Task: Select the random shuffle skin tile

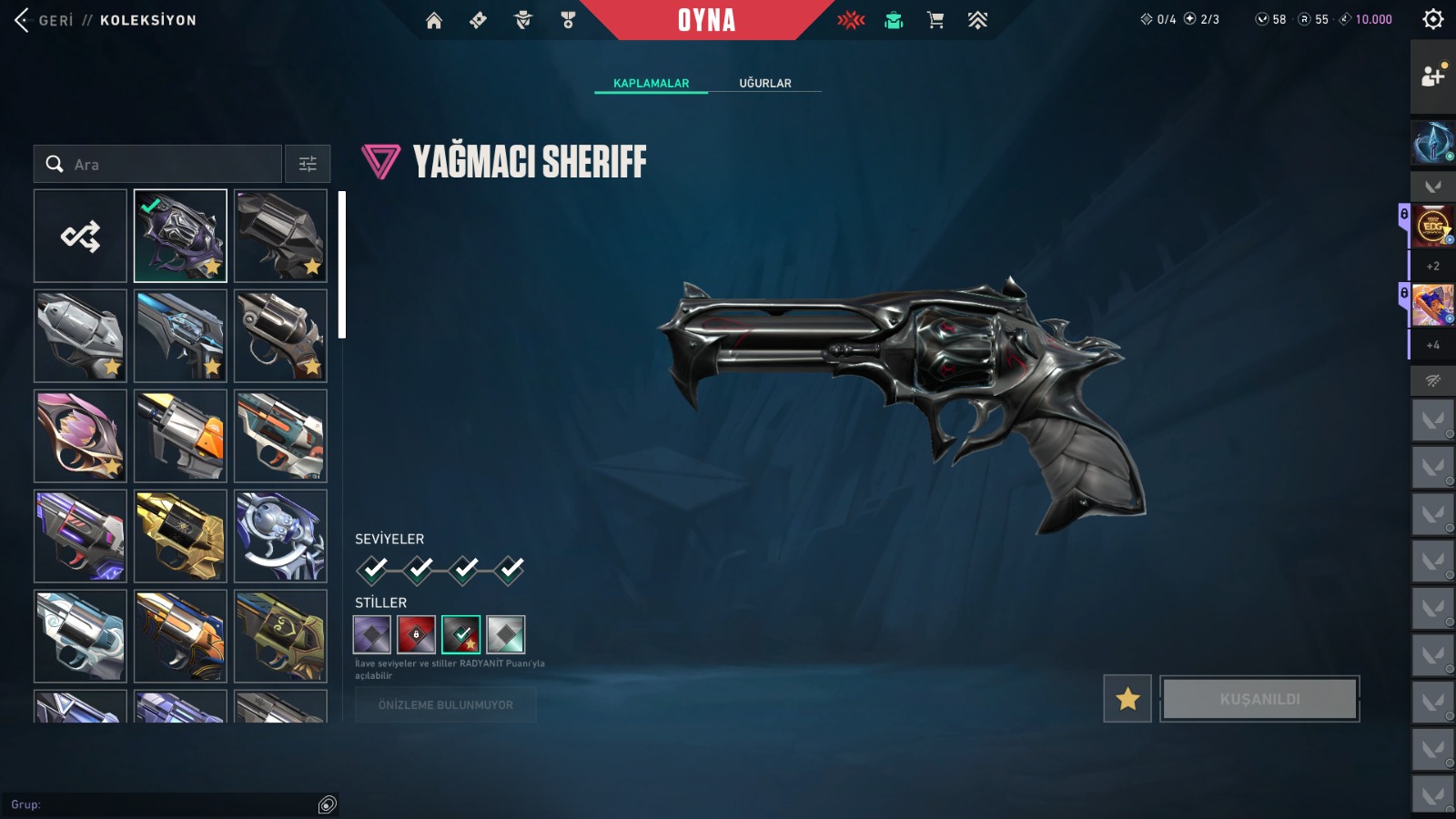Action: click(x=80, y=236)
